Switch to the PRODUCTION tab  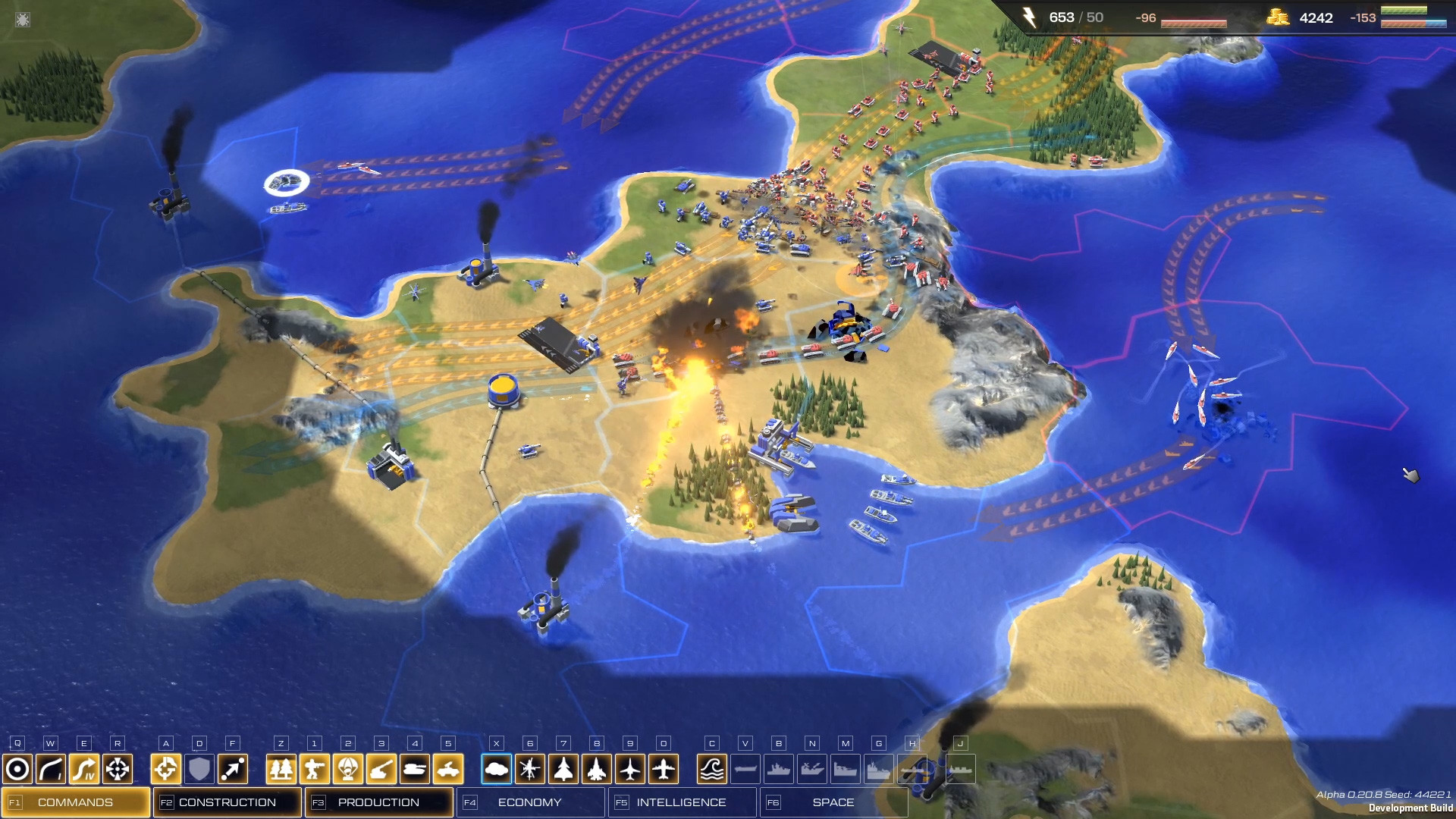378,802
